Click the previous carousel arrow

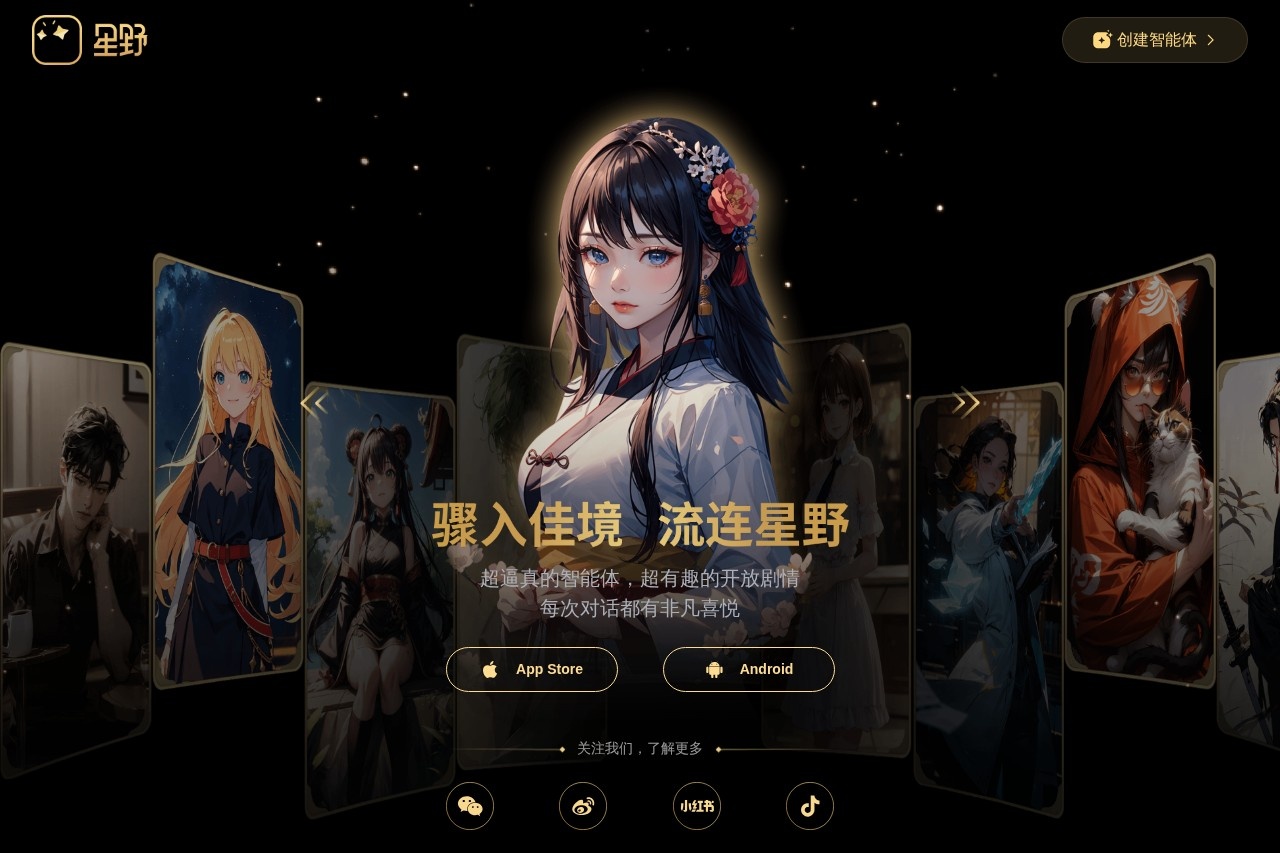314,402
